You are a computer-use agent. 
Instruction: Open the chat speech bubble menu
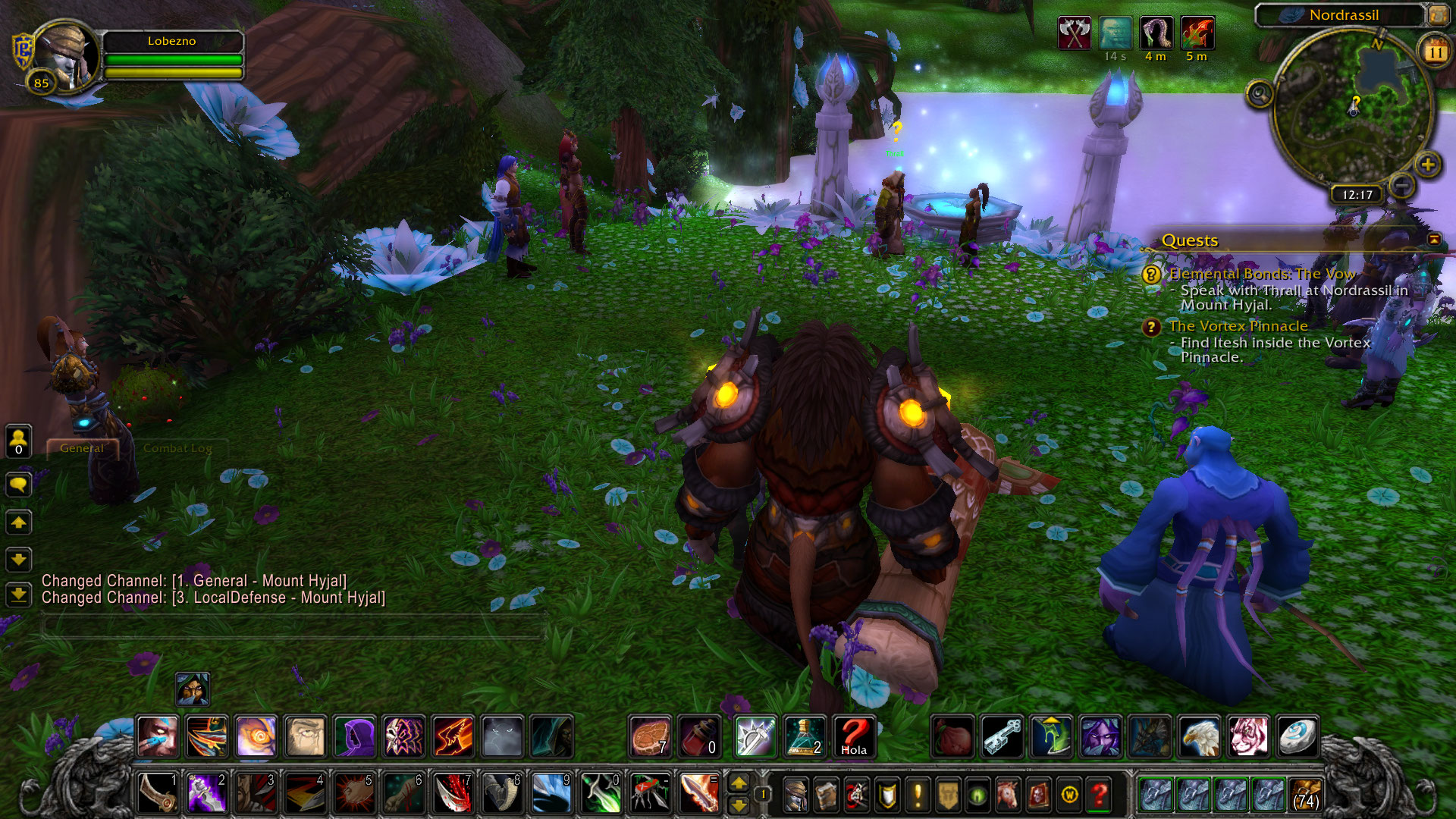pos(19,484)
